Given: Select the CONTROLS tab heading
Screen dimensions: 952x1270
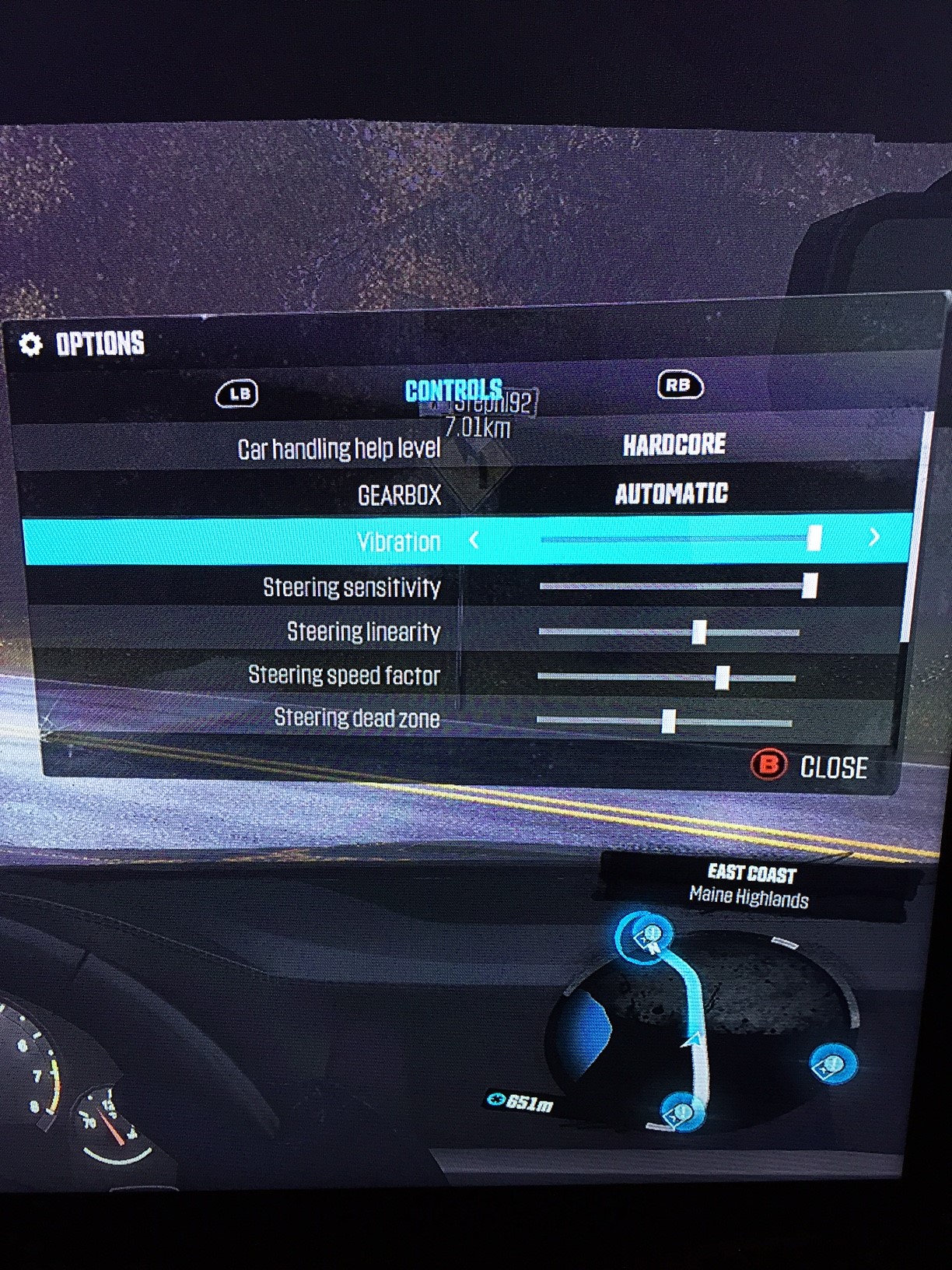Looking at the screenshot, I should coord(453,390).
